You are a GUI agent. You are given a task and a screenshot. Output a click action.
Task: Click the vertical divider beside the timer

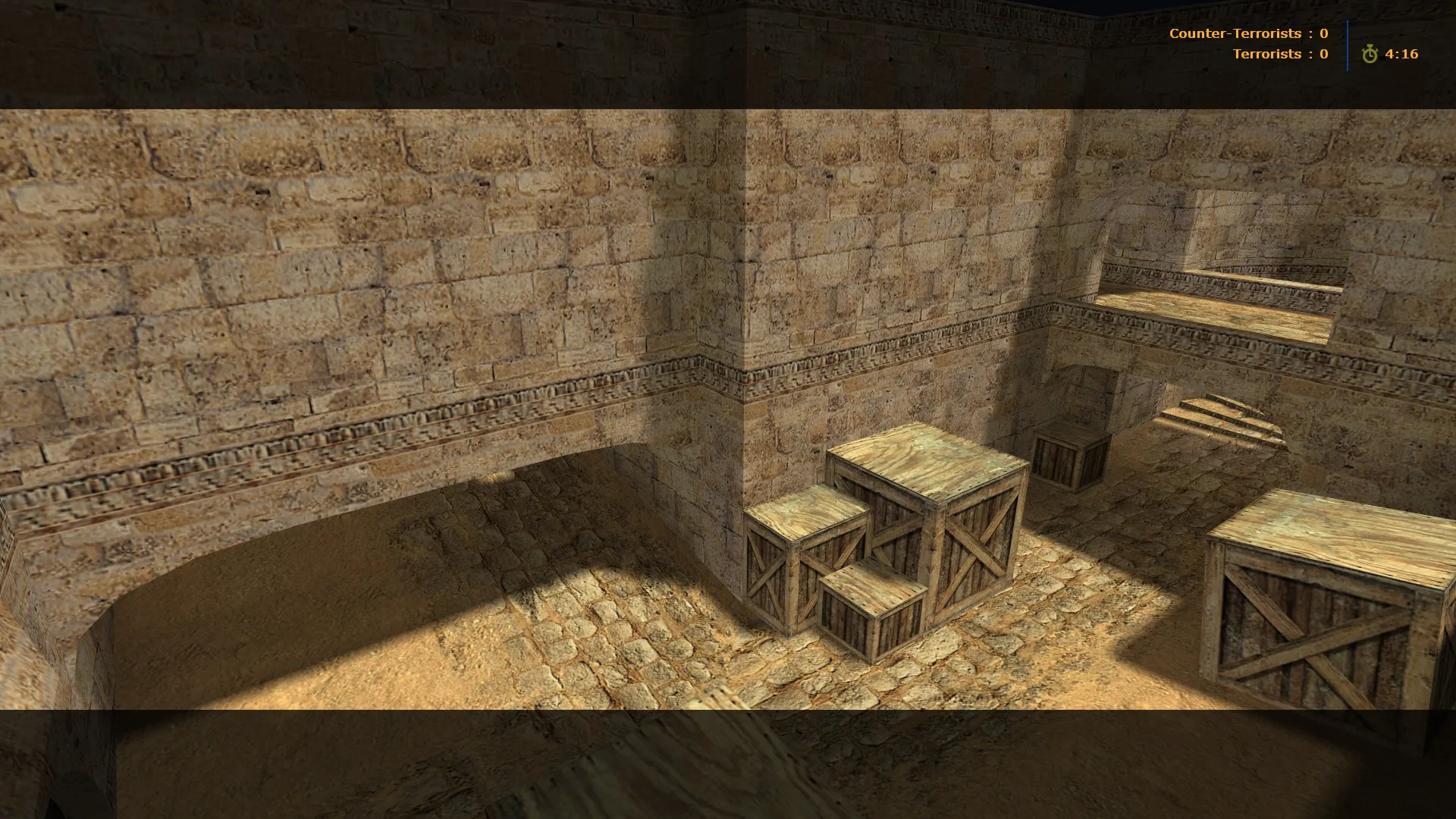[x=1347, y=44]
